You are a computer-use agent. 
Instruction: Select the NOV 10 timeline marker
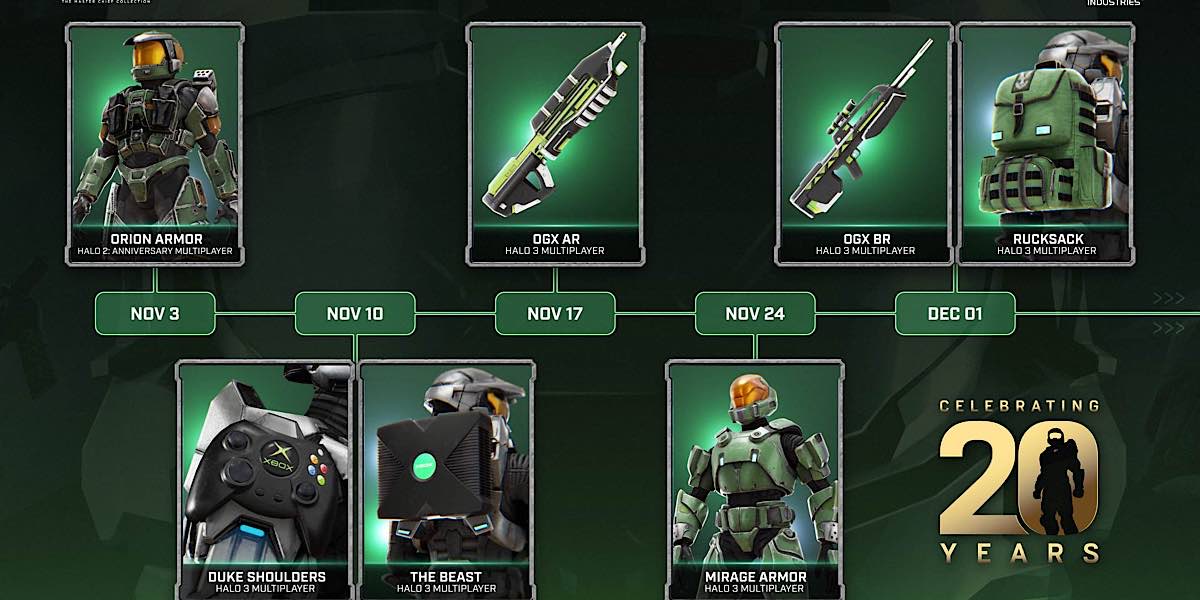(x=355, y=314)
